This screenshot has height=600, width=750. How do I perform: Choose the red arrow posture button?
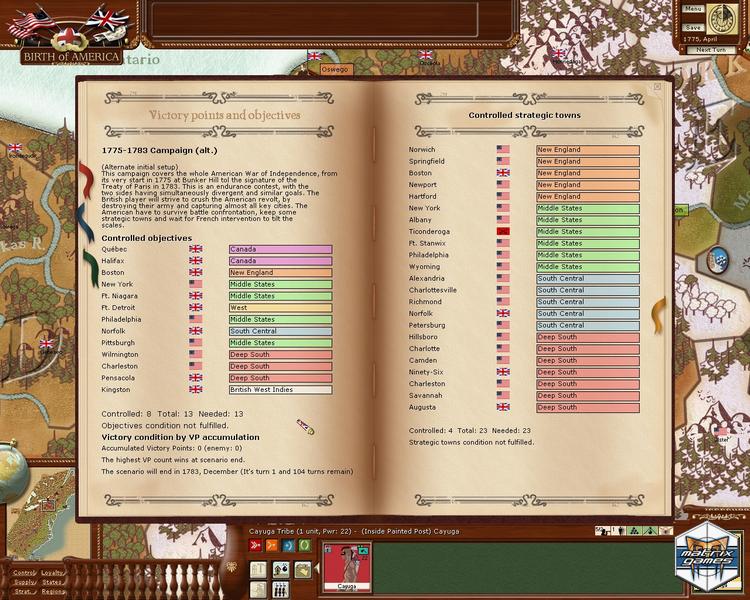tap(254, 545)
